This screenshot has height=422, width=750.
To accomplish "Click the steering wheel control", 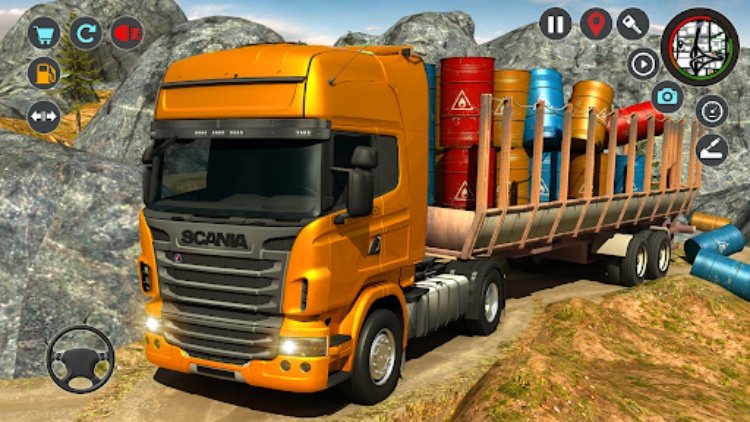I will click(x=80, y=359).
